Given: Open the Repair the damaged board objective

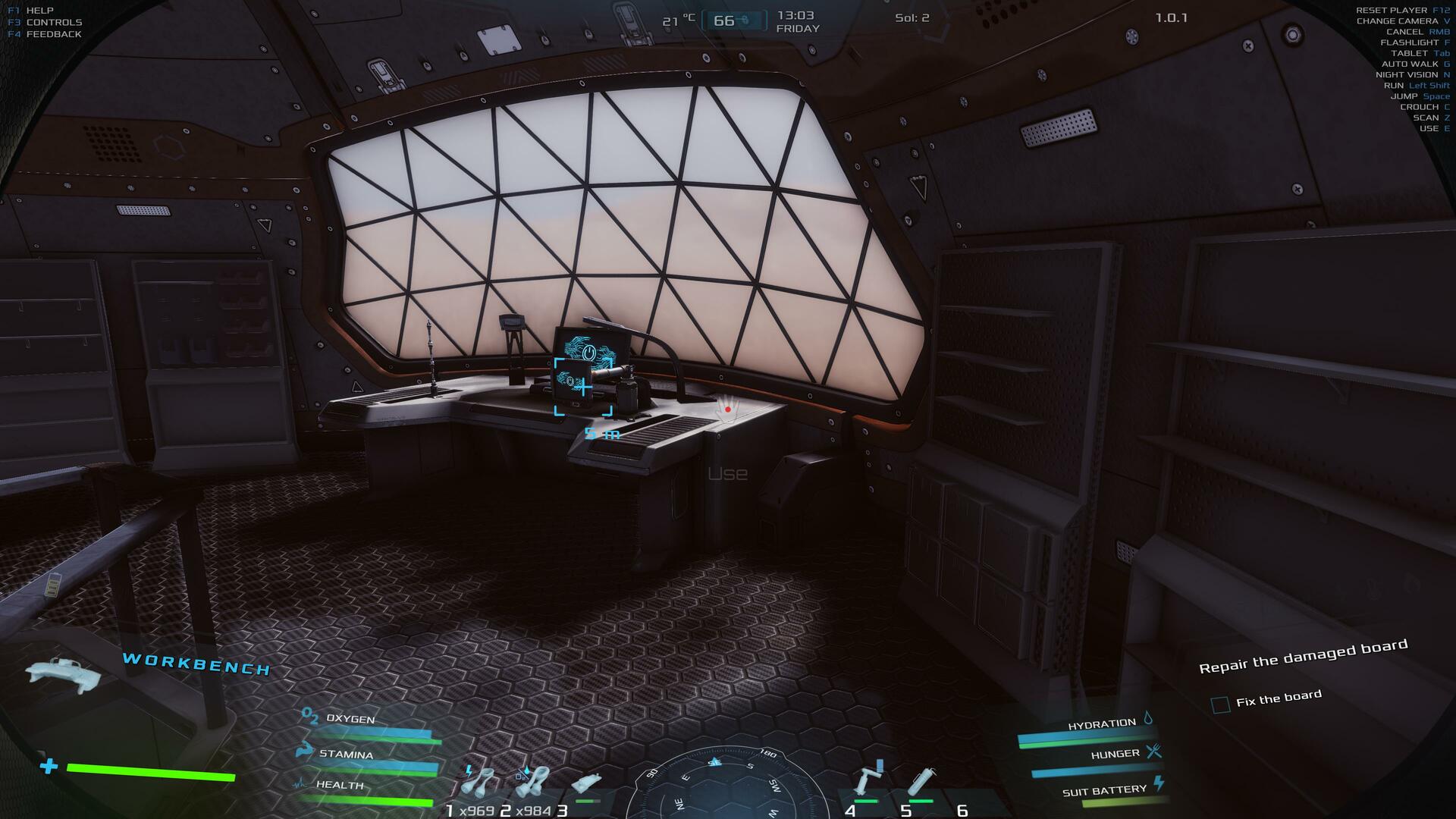Looking at the screenshot, I should pos(1303,656).
